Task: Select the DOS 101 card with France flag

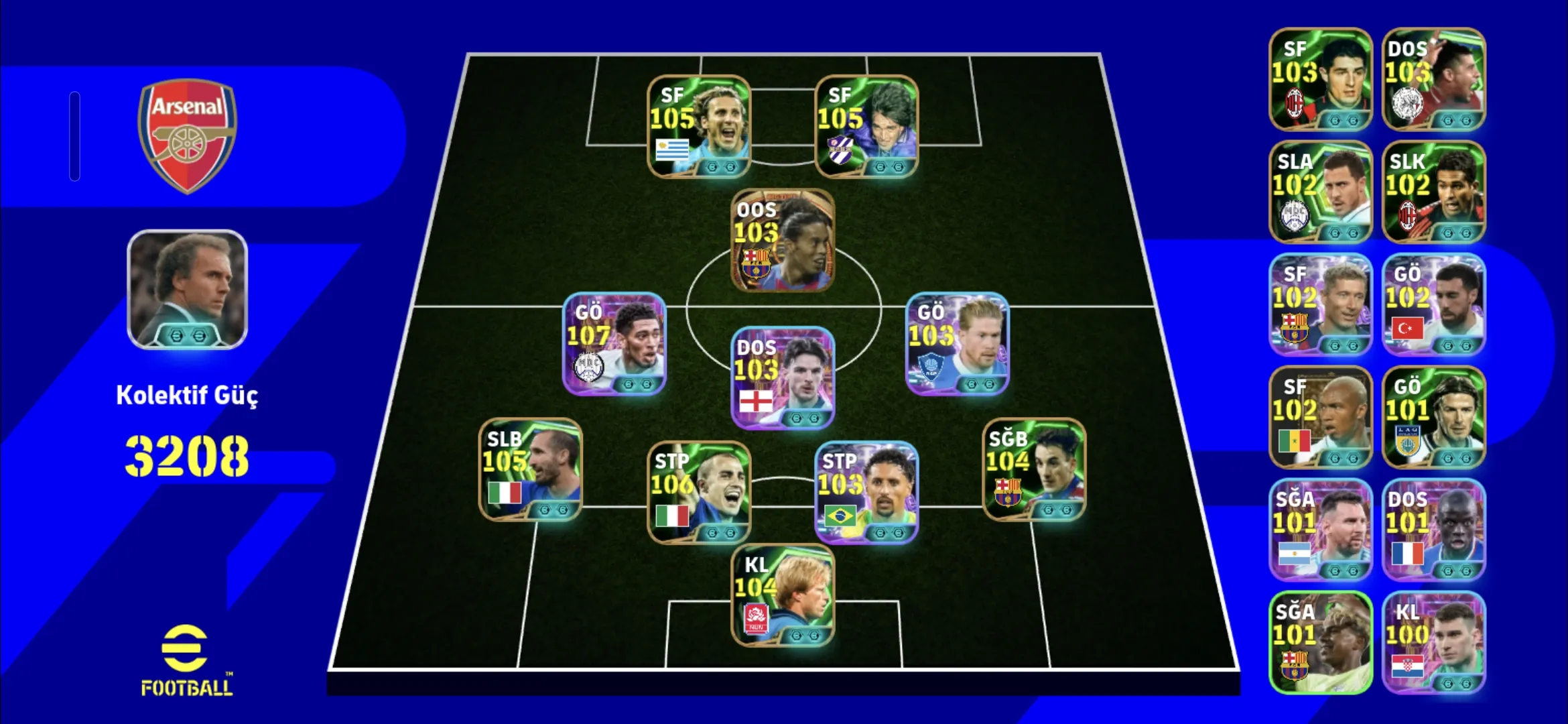Action: point(1433,530)
